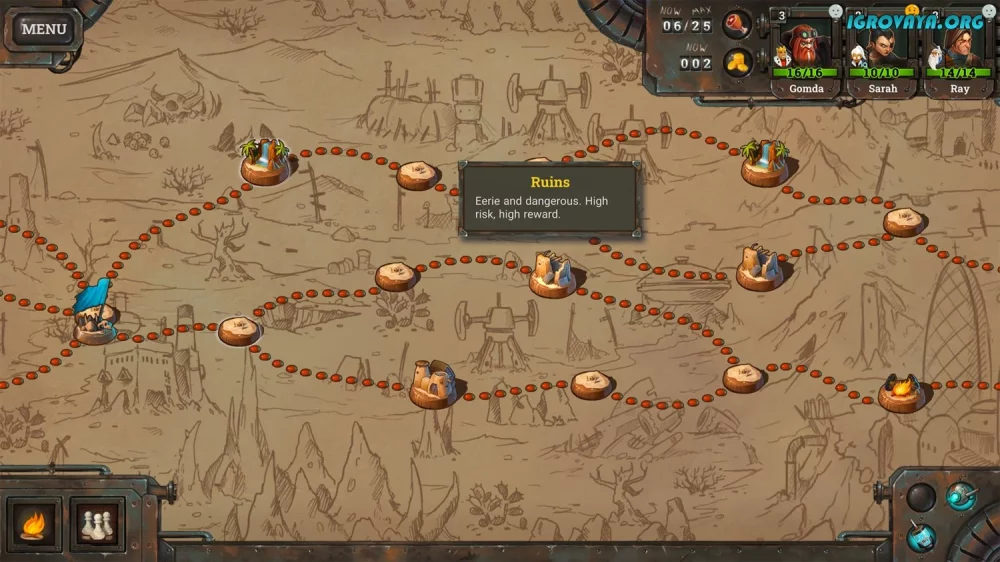Image resolution: width=1000 pixels, height=562 pixels.
Task: Select Sarah's character portrait
Action: click(x=883, y=50)
